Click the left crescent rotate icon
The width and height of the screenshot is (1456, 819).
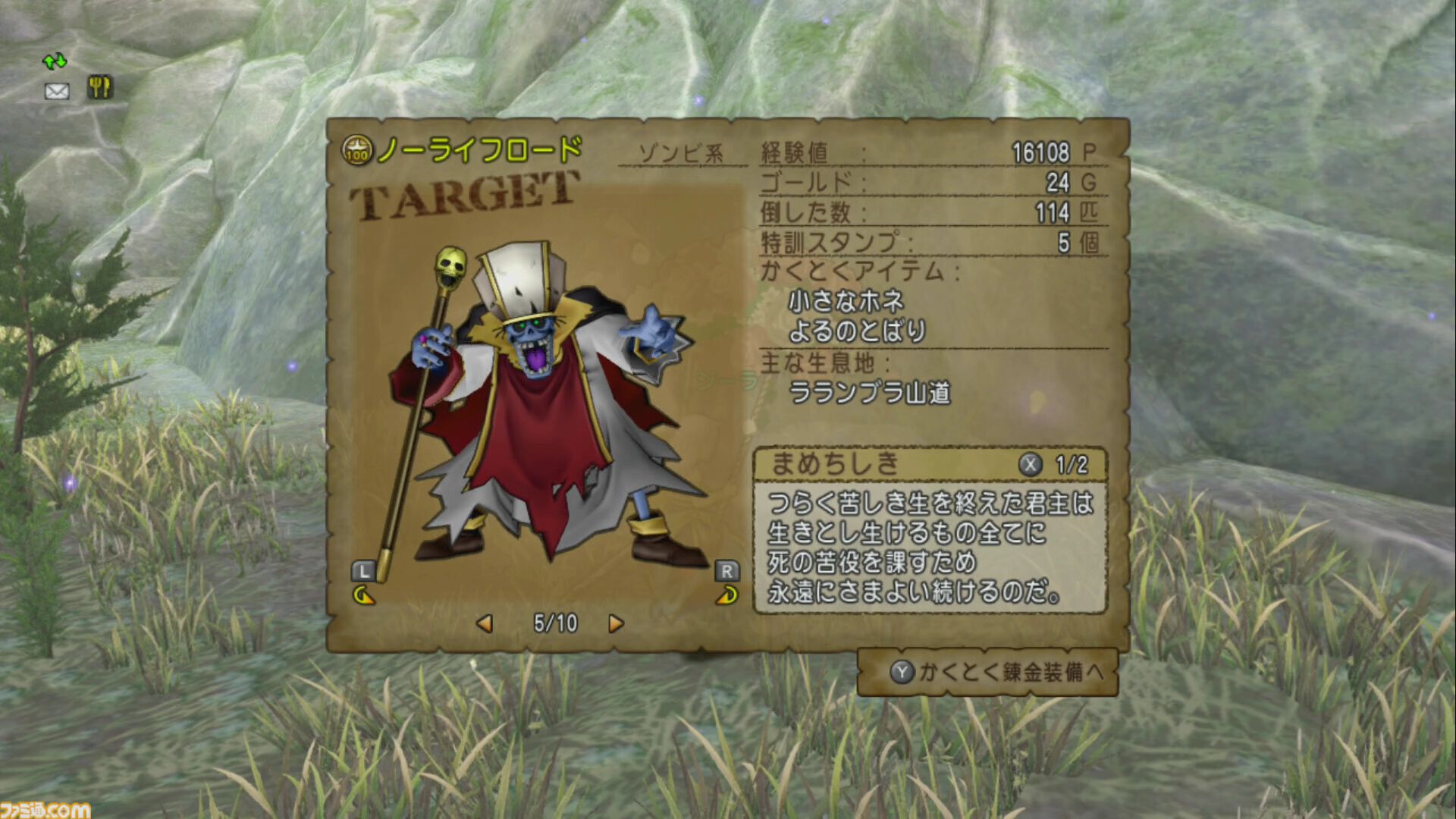pyautogui.click(x=362, y=595)
